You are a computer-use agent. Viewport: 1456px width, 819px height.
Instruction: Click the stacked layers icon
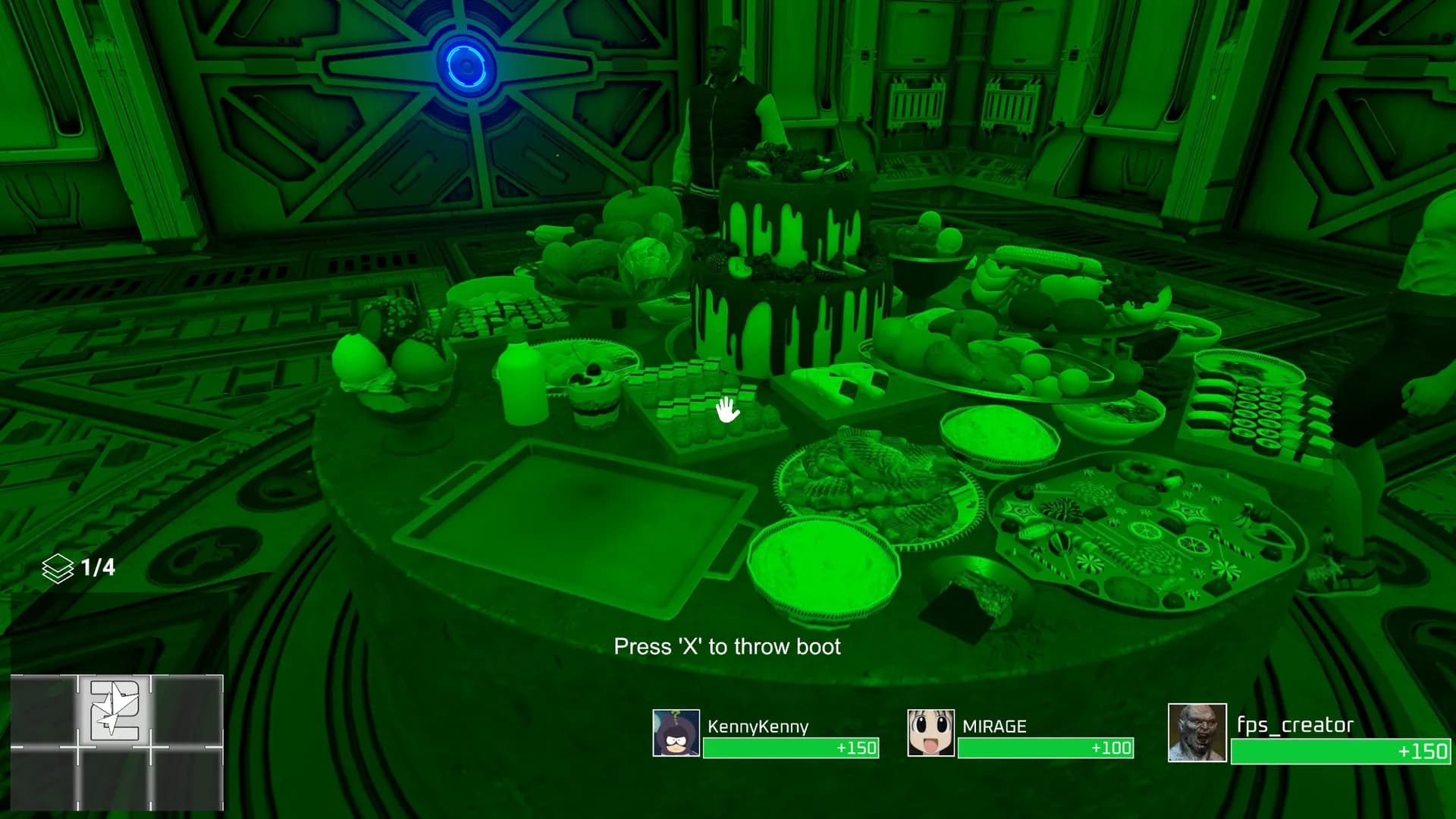[x=58, y=568]
